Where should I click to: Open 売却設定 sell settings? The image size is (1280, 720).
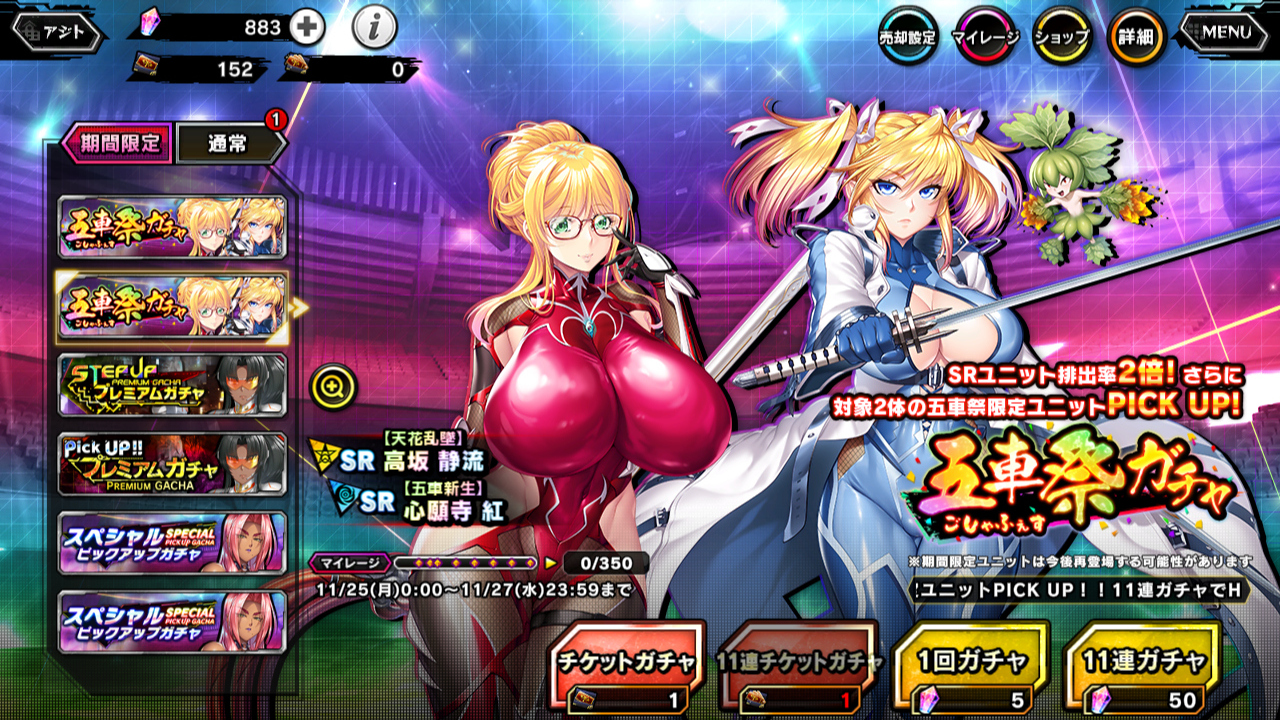pos(906,37)
